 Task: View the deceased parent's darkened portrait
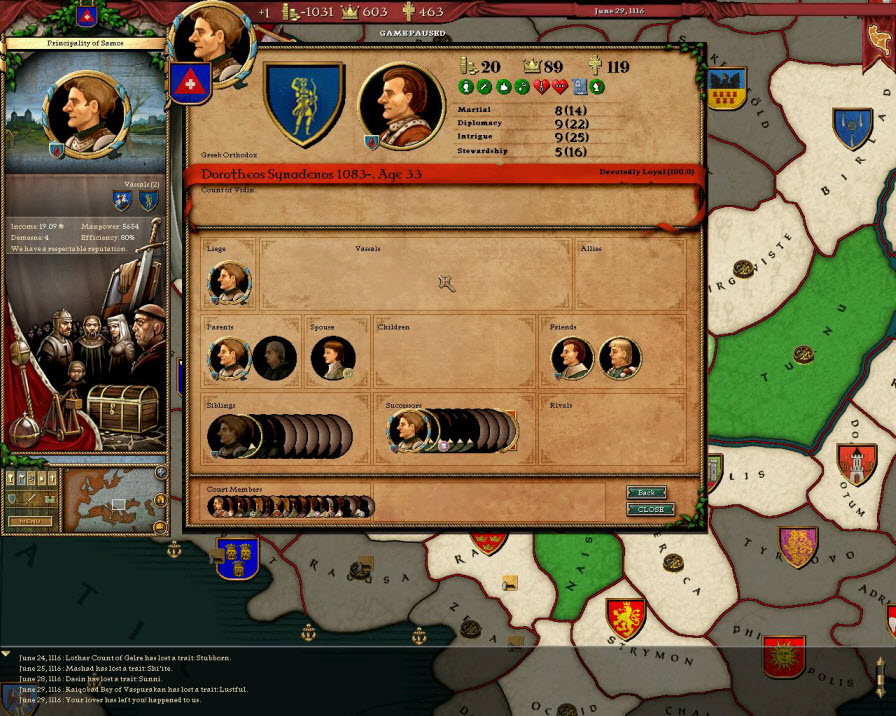click(274, 358)
